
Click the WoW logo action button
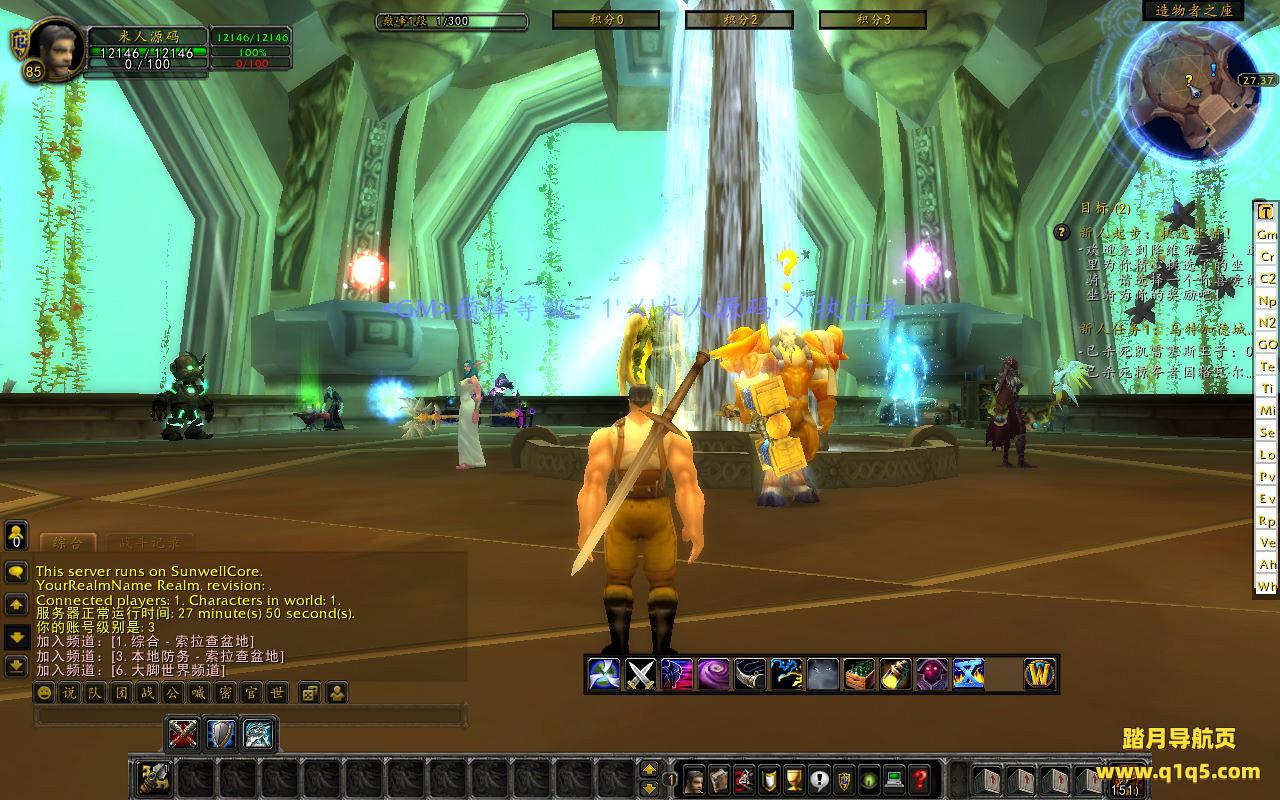[1040, 675]
